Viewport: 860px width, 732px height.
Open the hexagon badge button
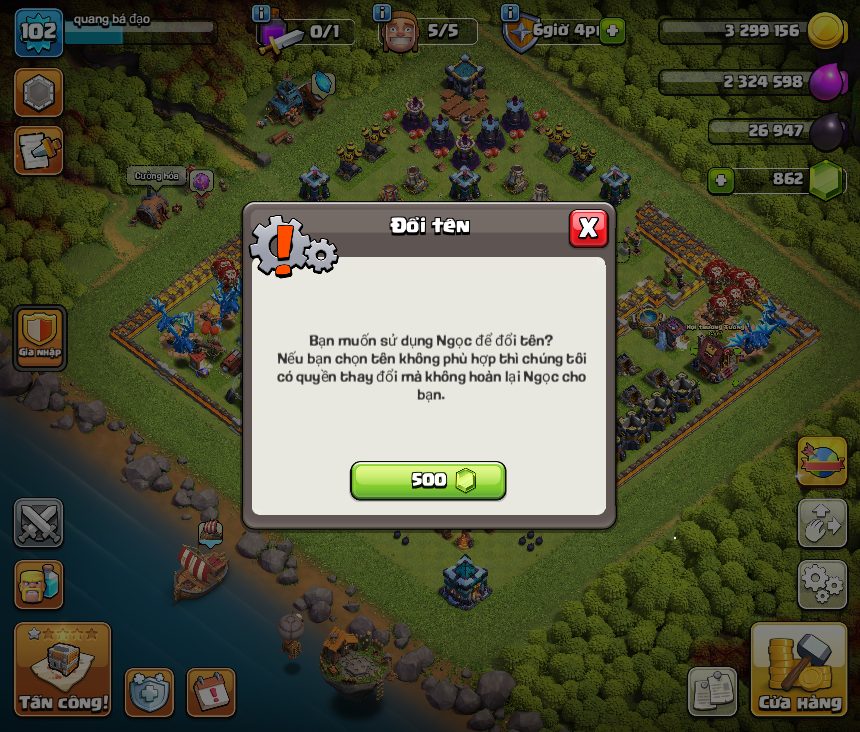tap(38, 93)
